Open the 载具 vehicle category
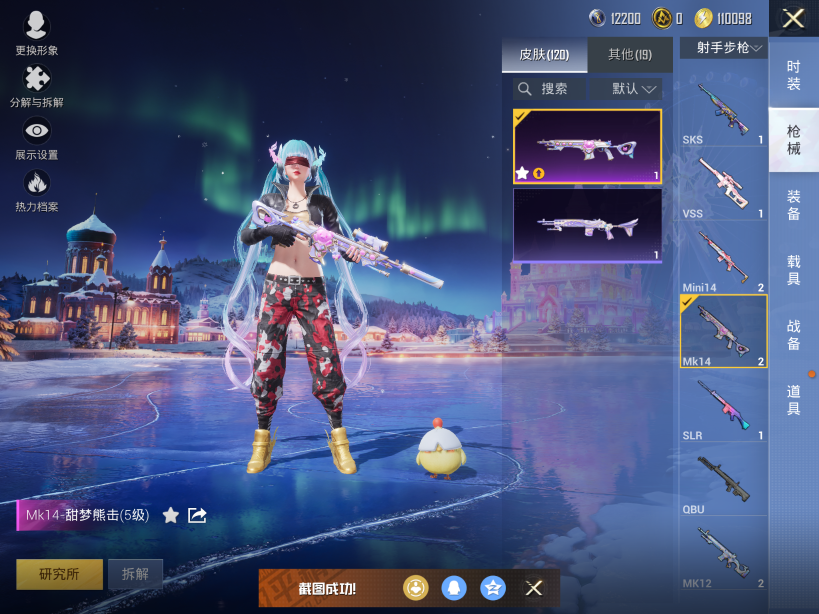The image size is (819, 614). point(793,269)
